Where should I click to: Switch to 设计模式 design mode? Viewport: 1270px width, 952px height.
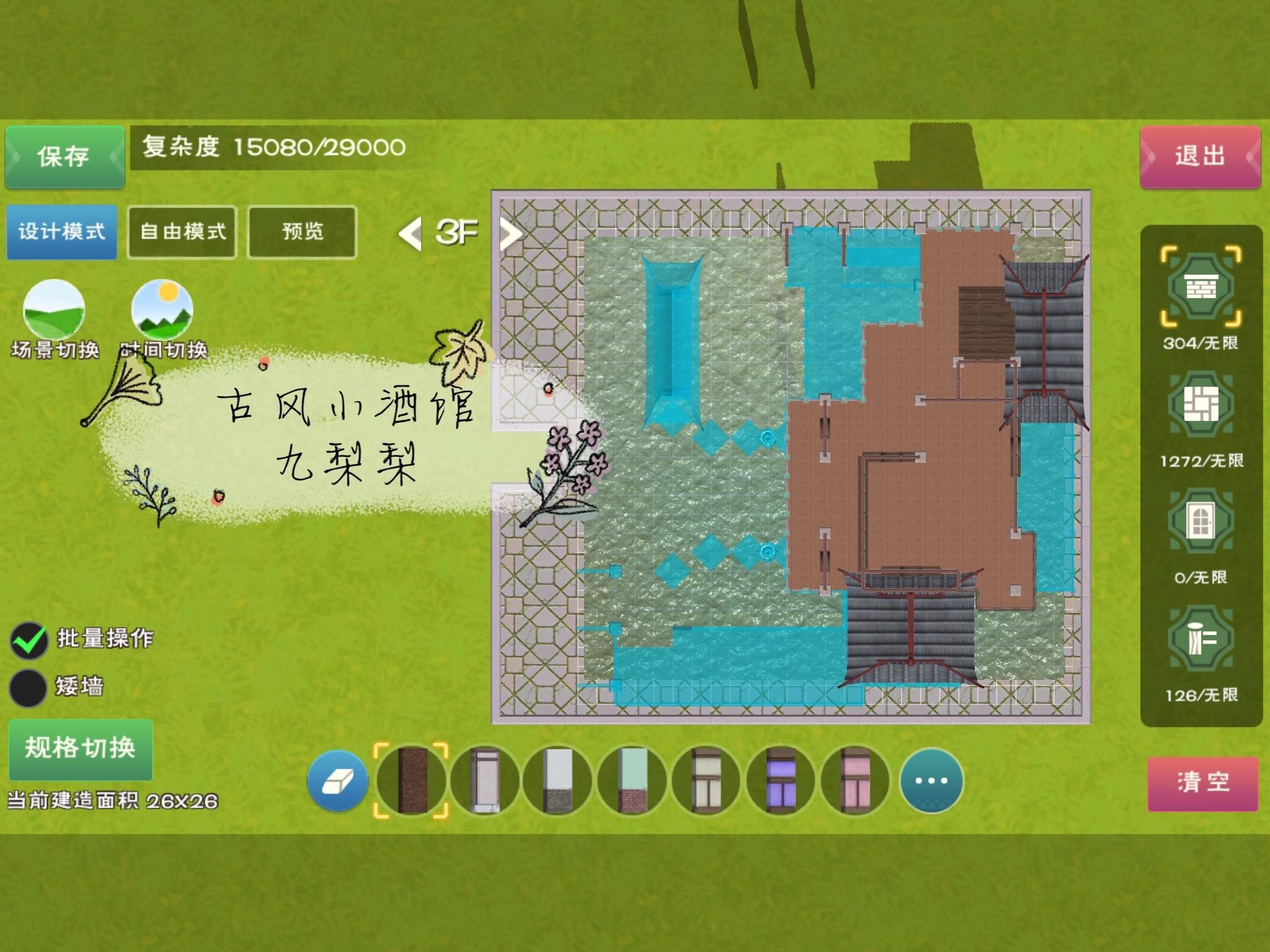(62, 232)
